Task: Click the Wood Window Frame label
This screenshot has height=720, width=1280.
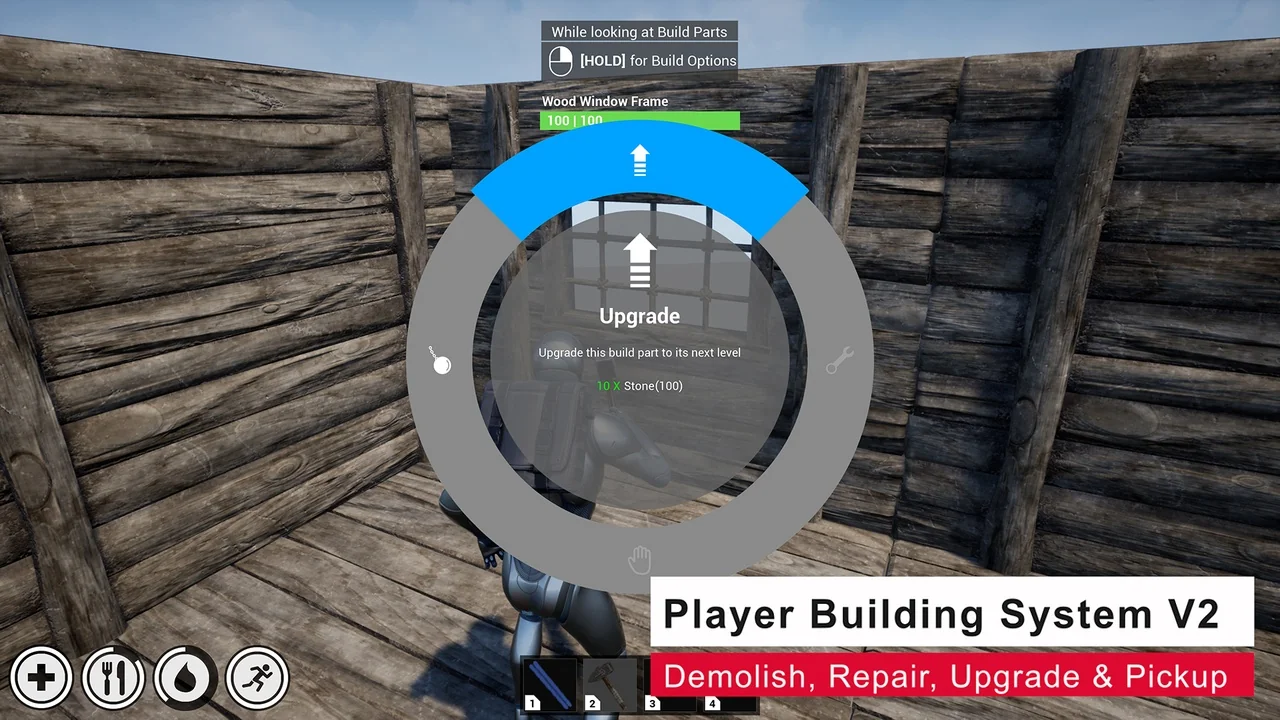Action: 604,101
